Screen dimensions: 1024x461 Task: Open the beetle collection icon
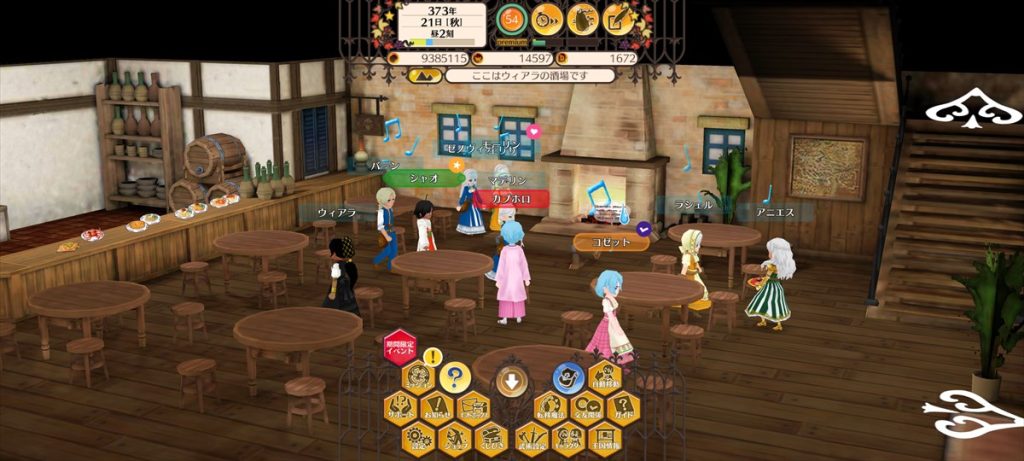click(582, 18)
